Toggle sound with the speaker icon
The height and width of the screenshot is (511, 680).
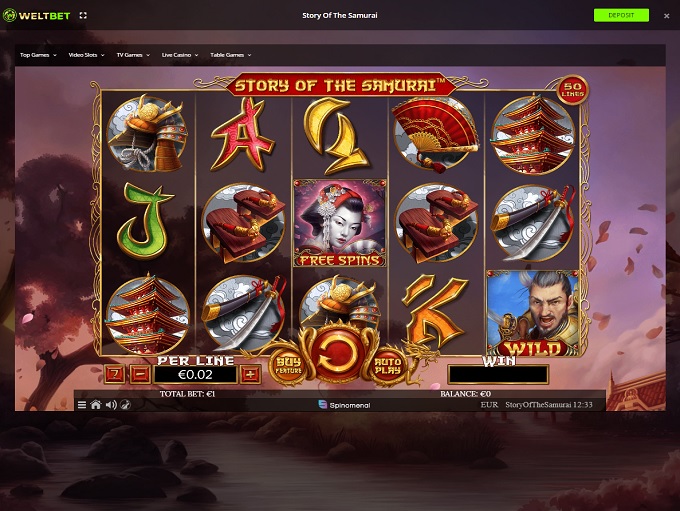point(110,405)
